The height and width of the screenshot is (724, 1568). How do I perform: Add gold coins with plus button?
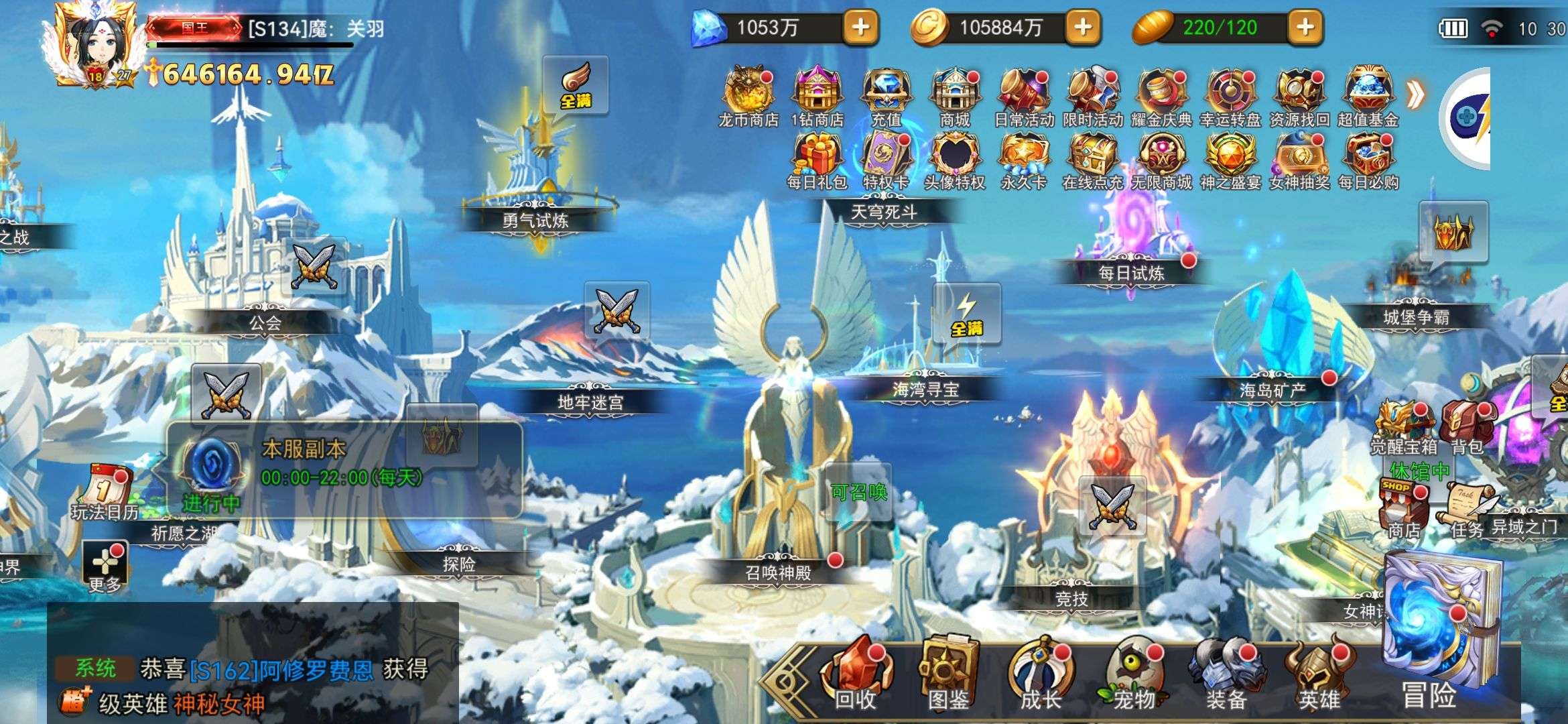pyautogui.click(x=1083, y=27)
